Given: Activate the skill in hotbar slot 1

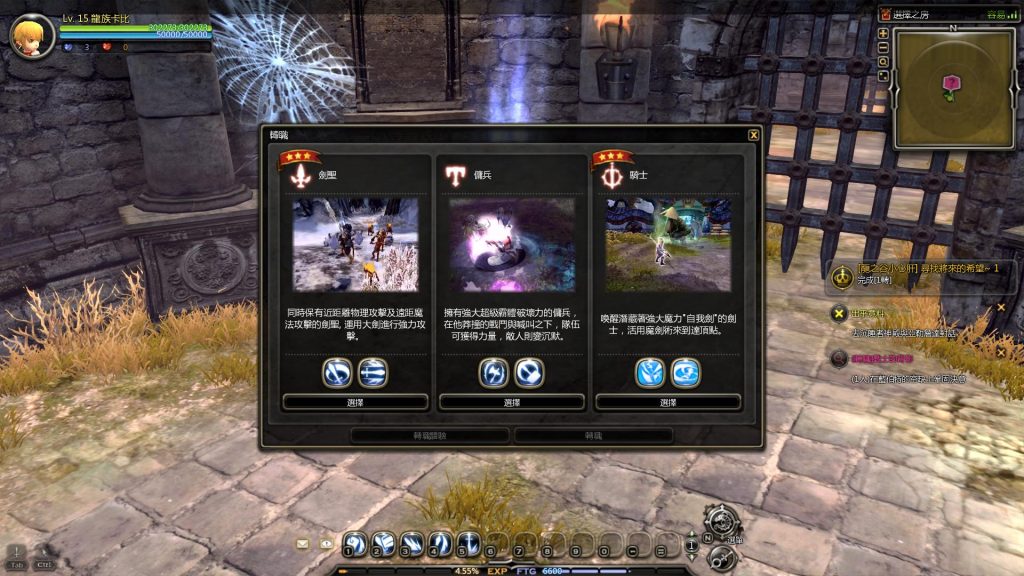Looking at the screenshot, I should [x=355, y=545].
